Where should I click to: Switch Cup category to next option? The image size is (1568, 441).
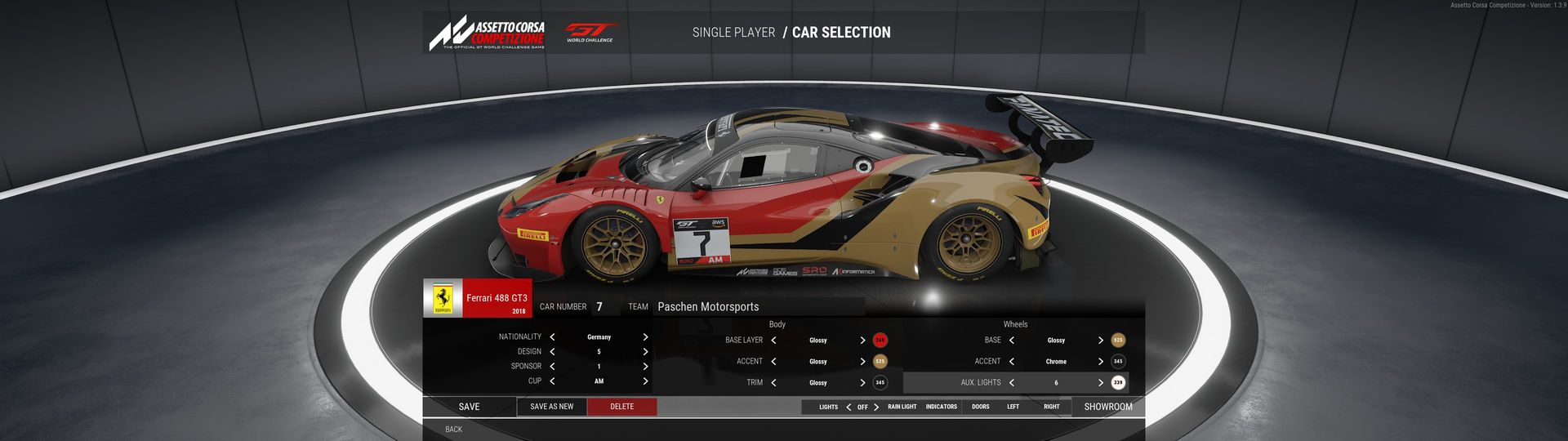tap(645, 381)
